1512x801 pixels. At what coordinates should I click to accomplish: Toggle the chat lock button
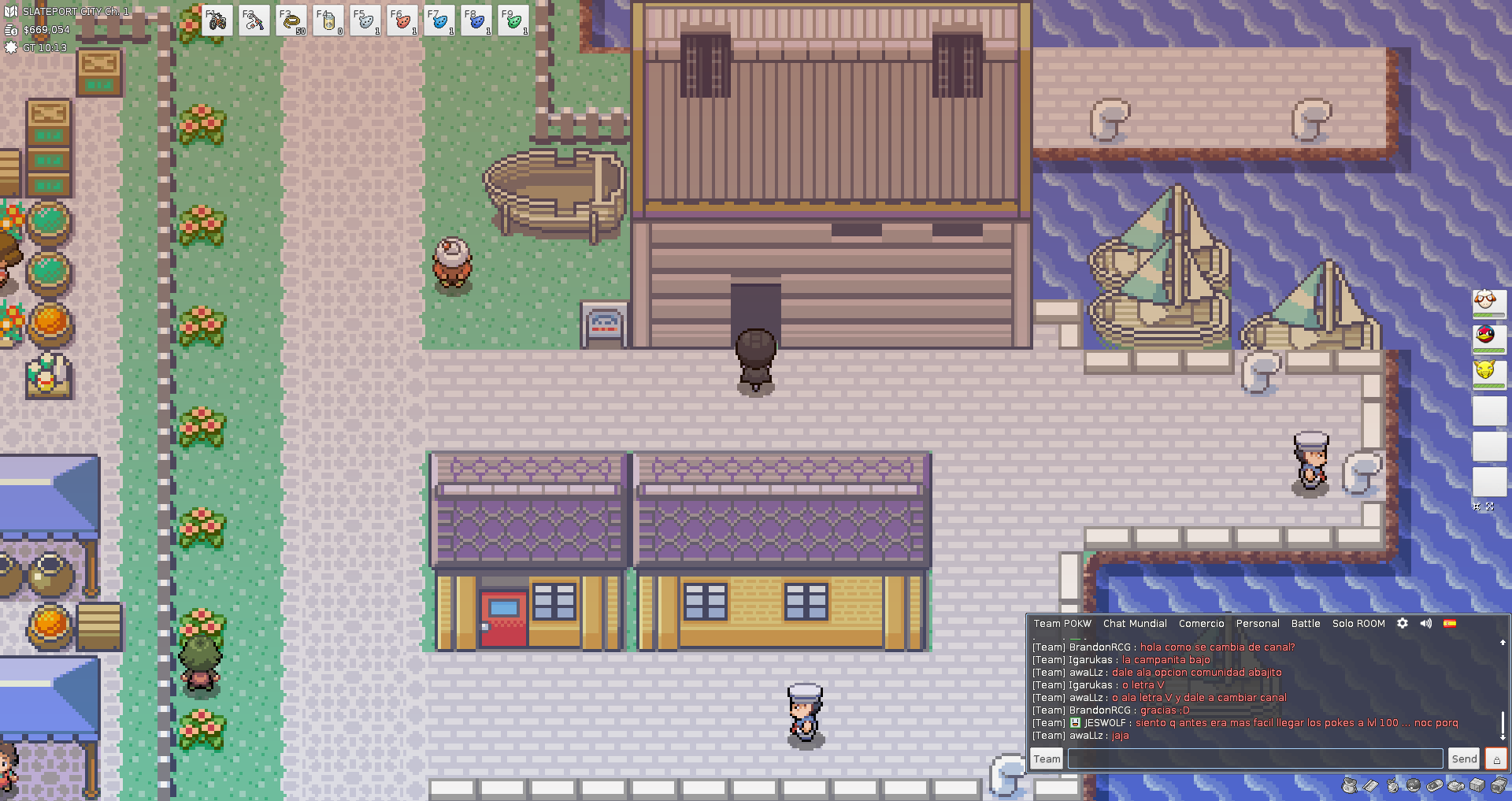pyautogui.click(x=1496, y=758)
